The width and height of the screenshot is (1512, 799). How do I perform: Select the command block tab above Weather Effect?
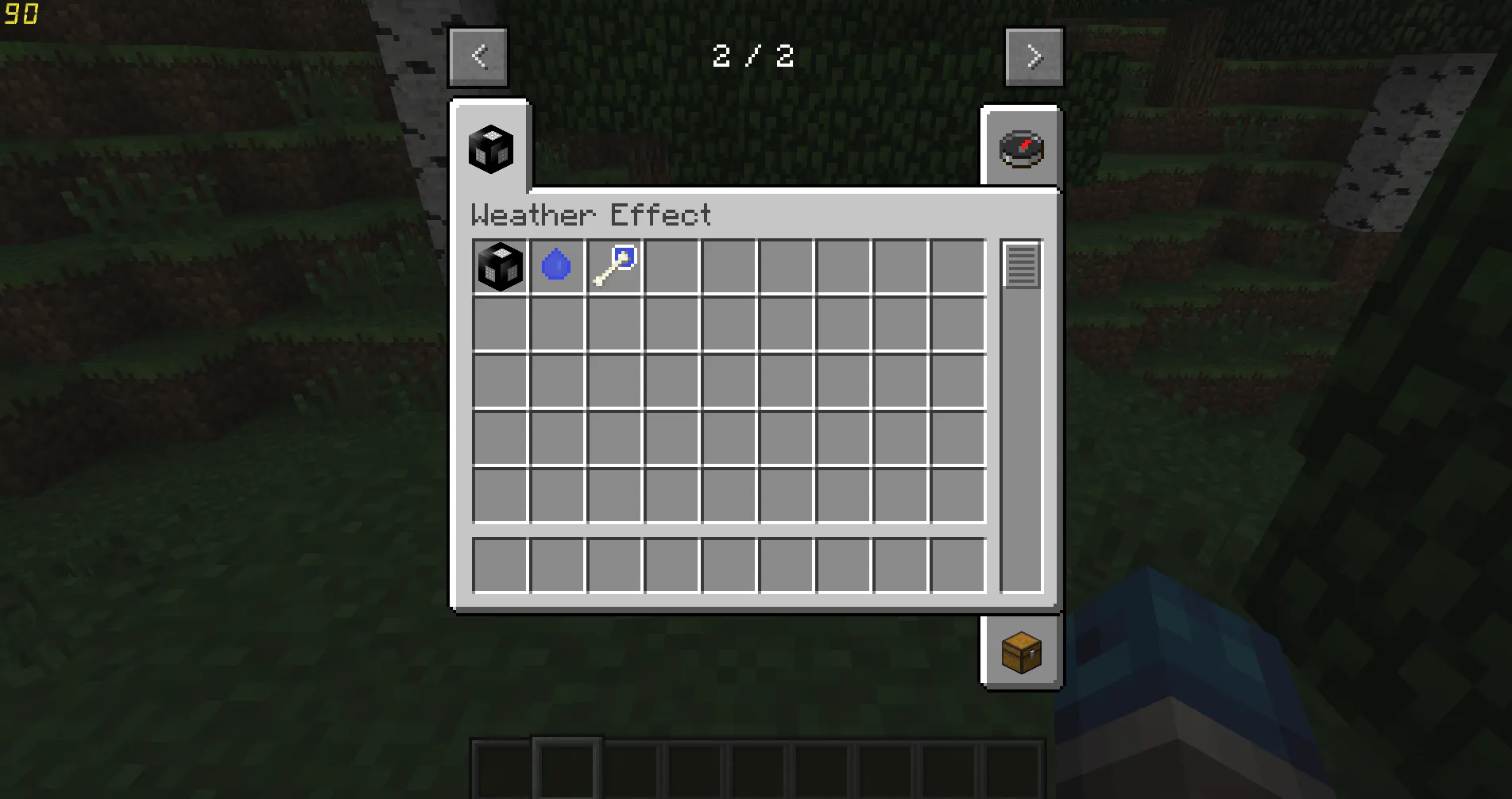tap(489, 148)
